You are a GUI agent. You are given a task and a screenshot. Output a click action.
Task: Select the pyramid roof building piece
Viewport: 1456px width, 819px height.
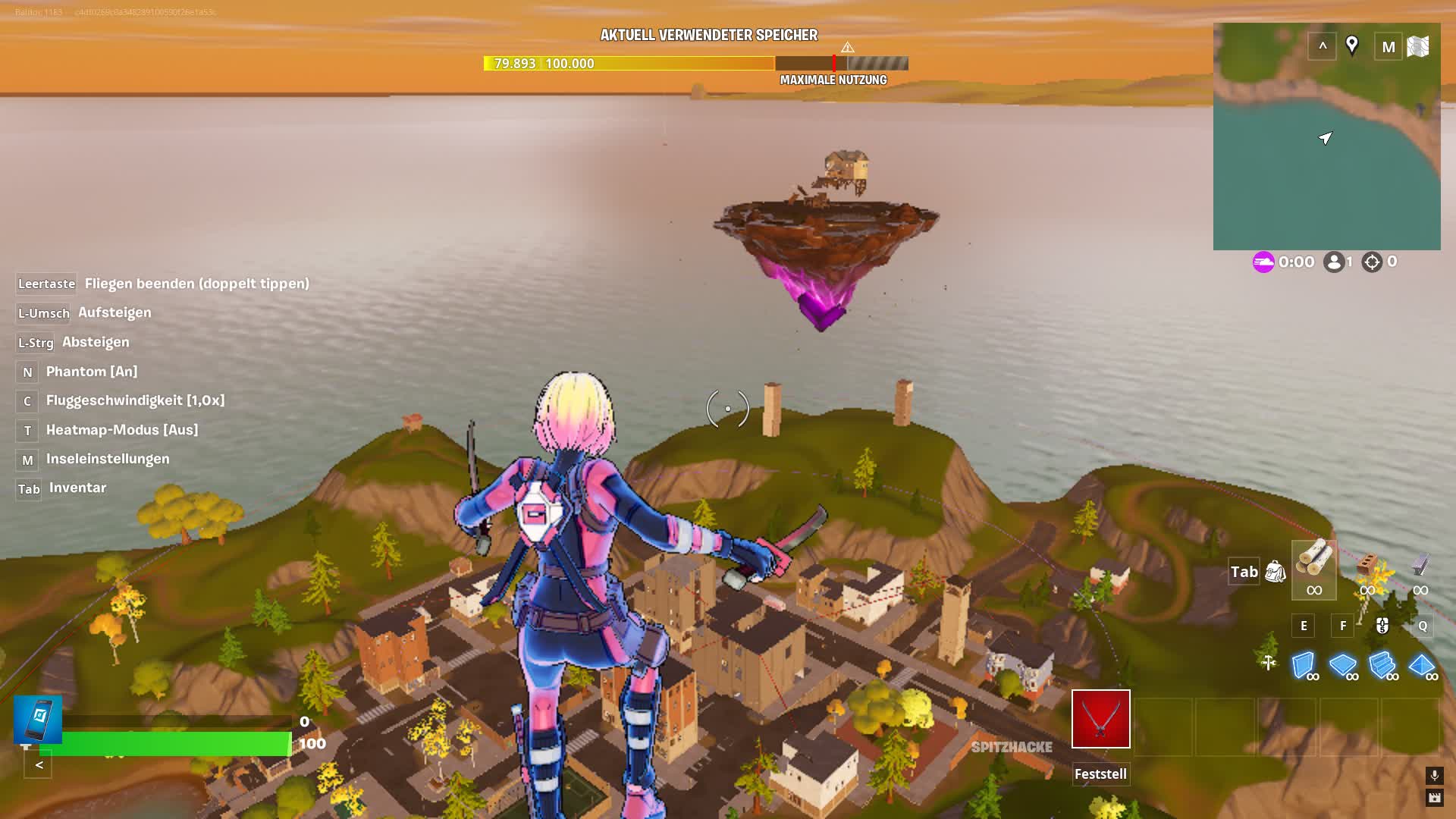click(x=1422, y=665)
